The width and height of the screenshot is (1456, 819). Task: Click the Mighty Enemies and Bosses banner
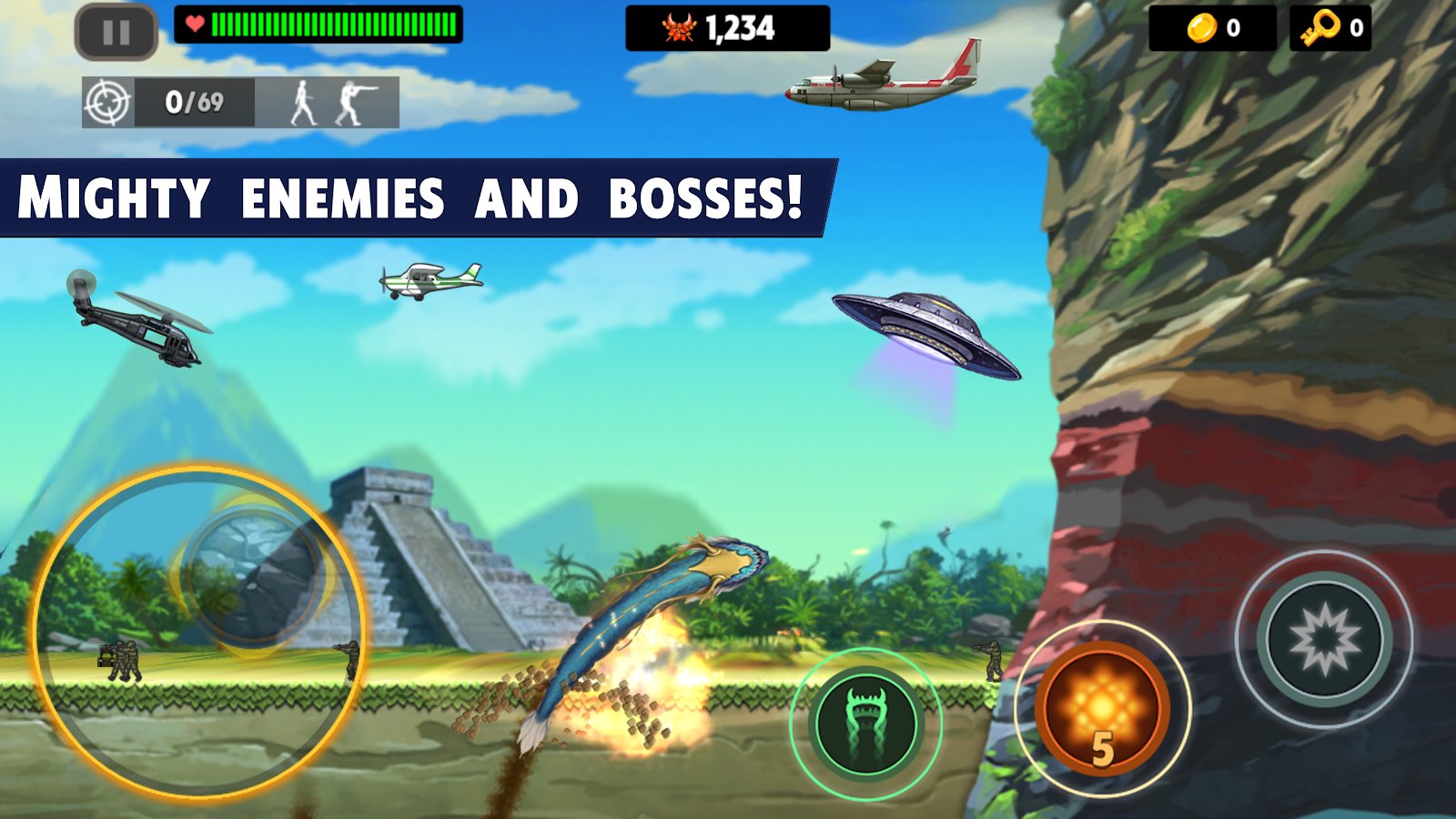coord(409,193)
